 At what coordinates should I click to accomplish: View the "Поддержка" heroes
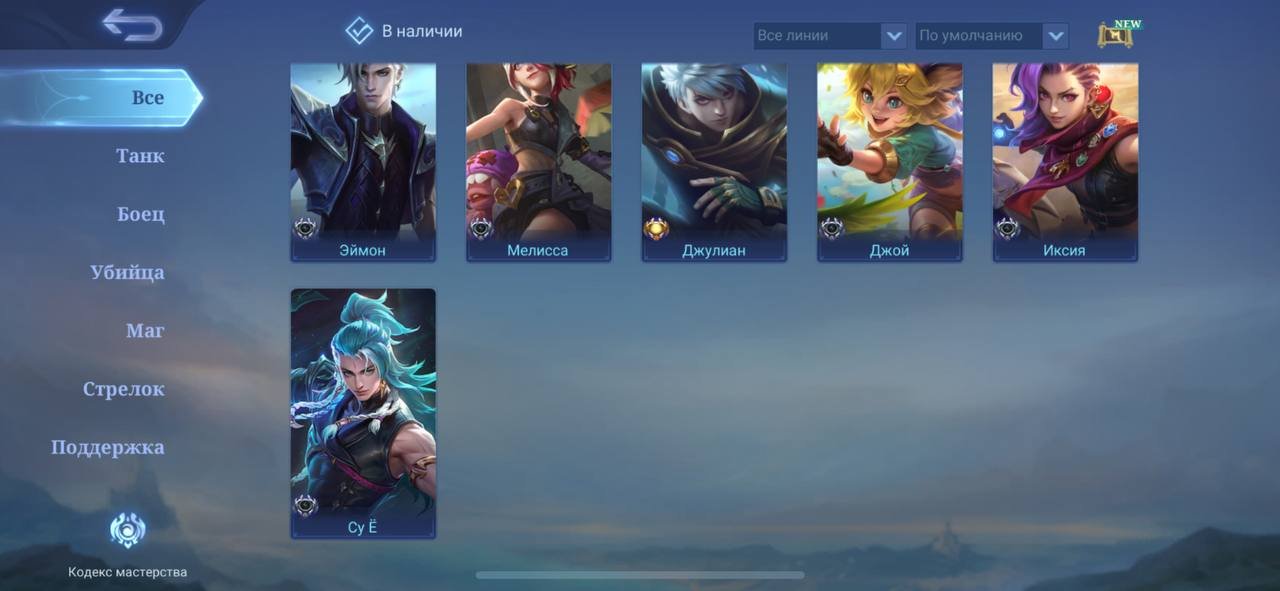108,447
